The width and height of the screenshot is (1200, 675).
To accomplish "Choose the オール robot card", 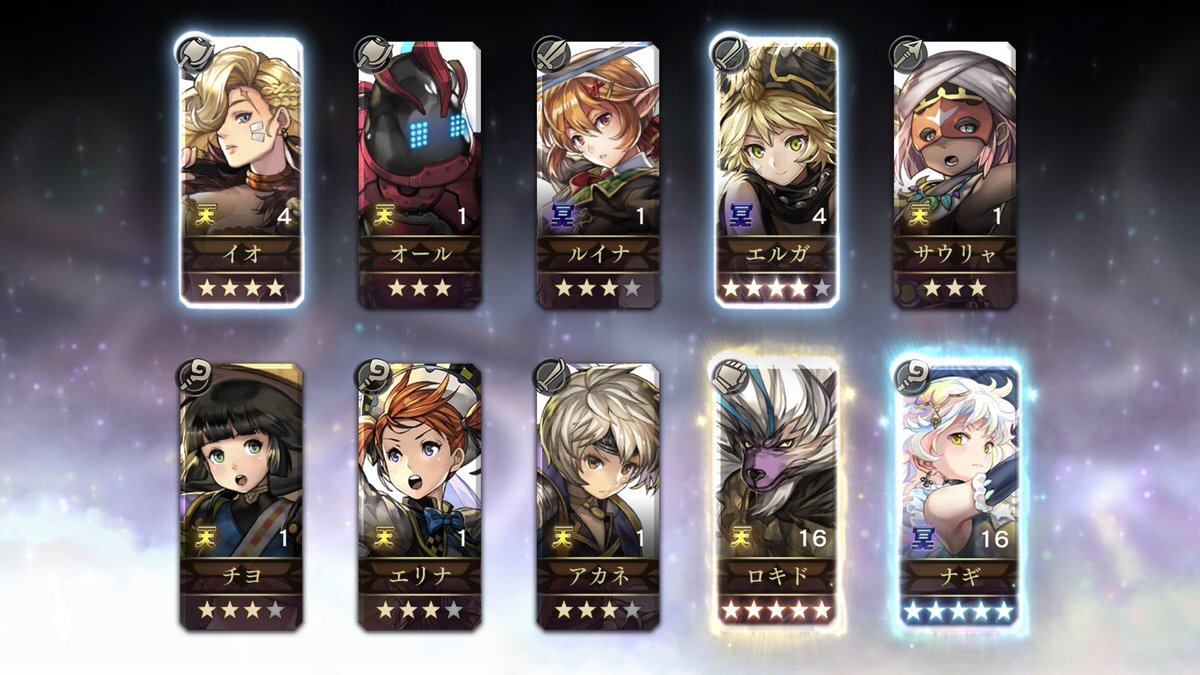I will (x=419, y=172).
